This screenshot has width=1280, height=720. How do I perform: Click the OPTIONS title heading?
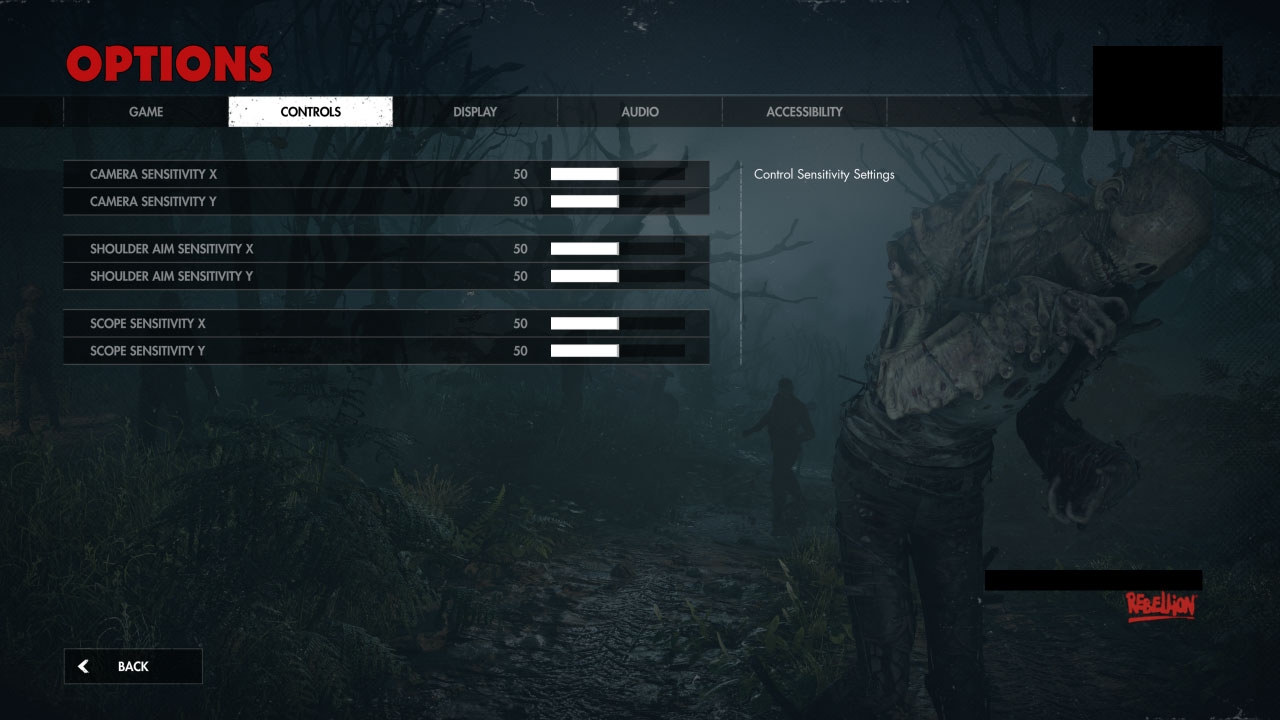click(168, 63)
